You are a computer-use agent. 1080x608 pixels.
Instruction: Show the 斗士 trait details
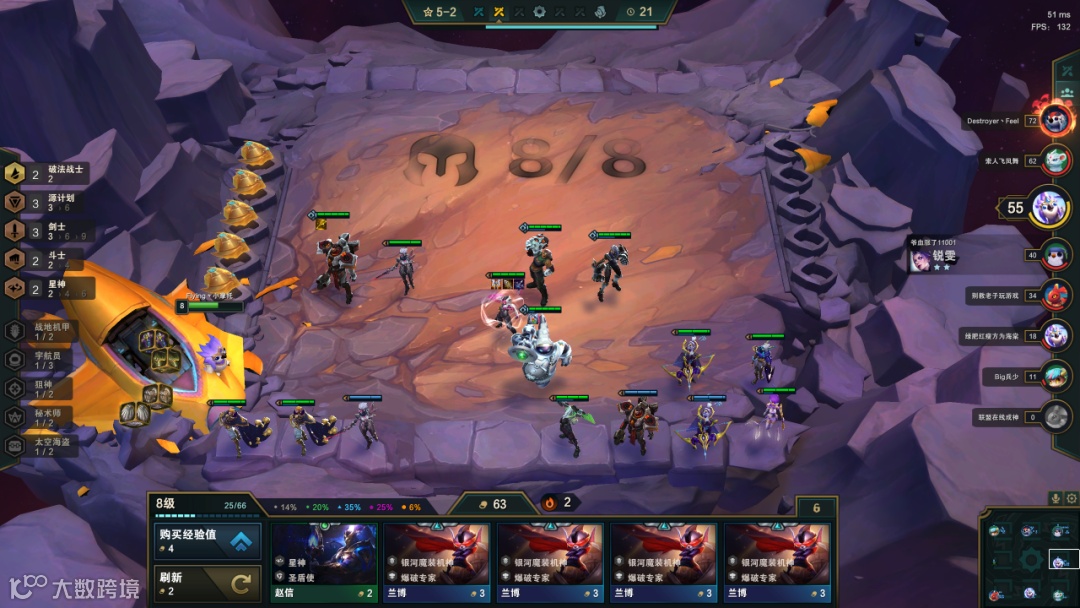(45, 260)
